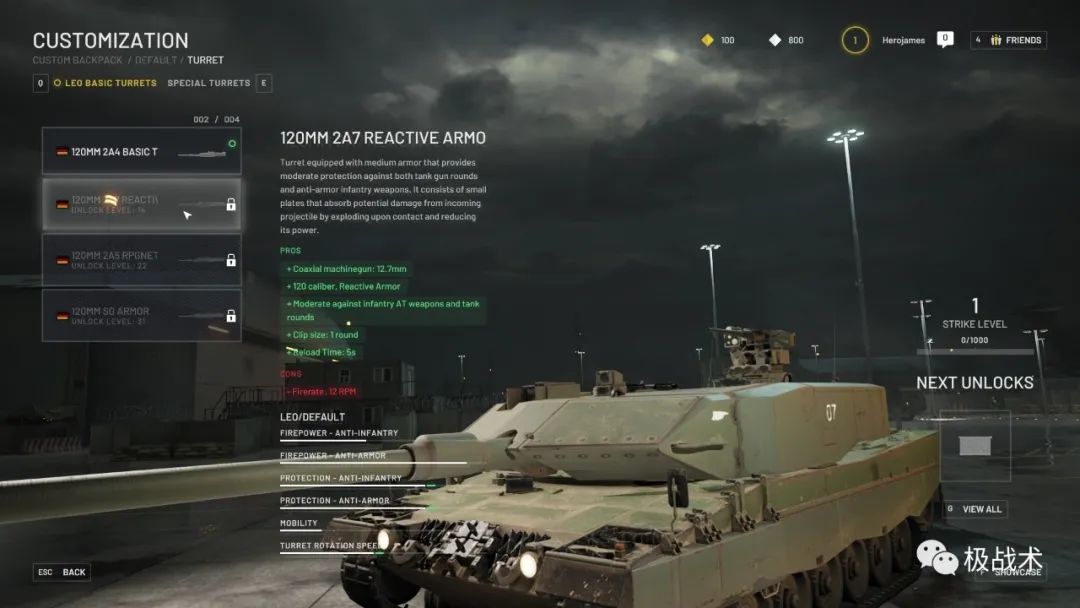The width and height of the screenshot is (1080, 608).
Task: Switch to the Special Turrets tab
Action: point(208,83)
